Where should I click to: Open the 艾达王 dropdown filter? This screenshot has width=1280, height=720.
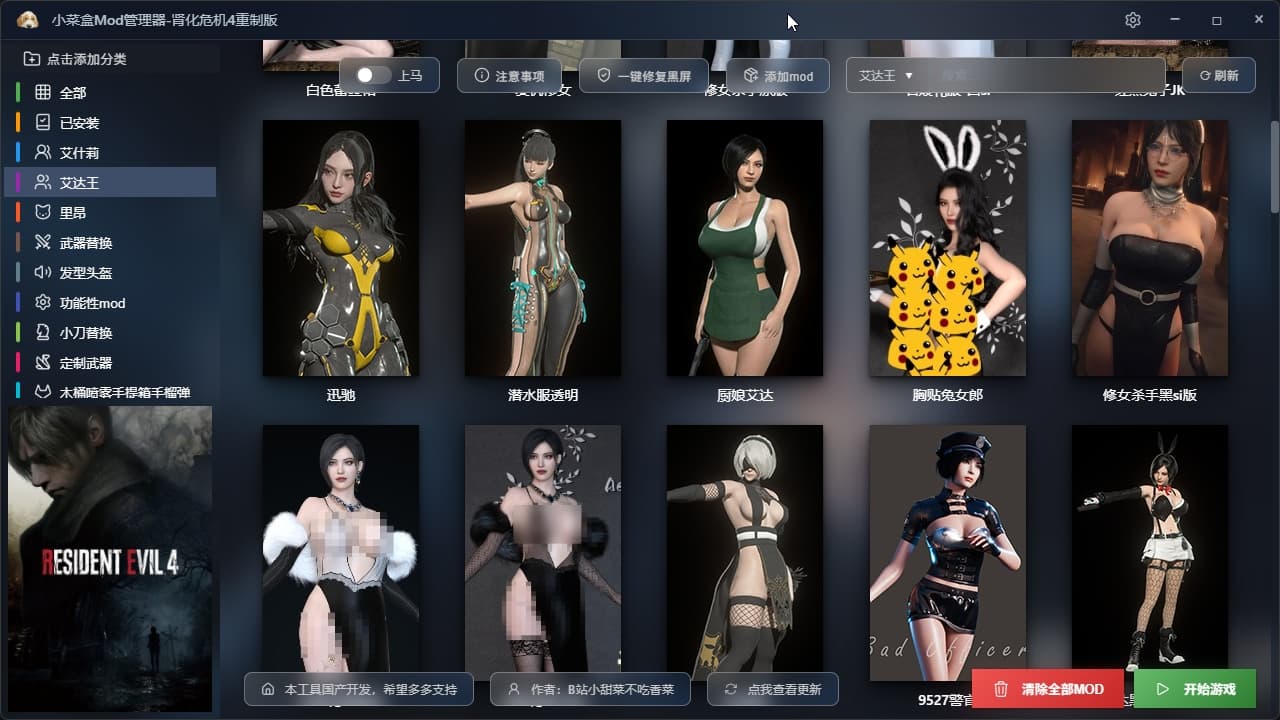coord(886,75)
